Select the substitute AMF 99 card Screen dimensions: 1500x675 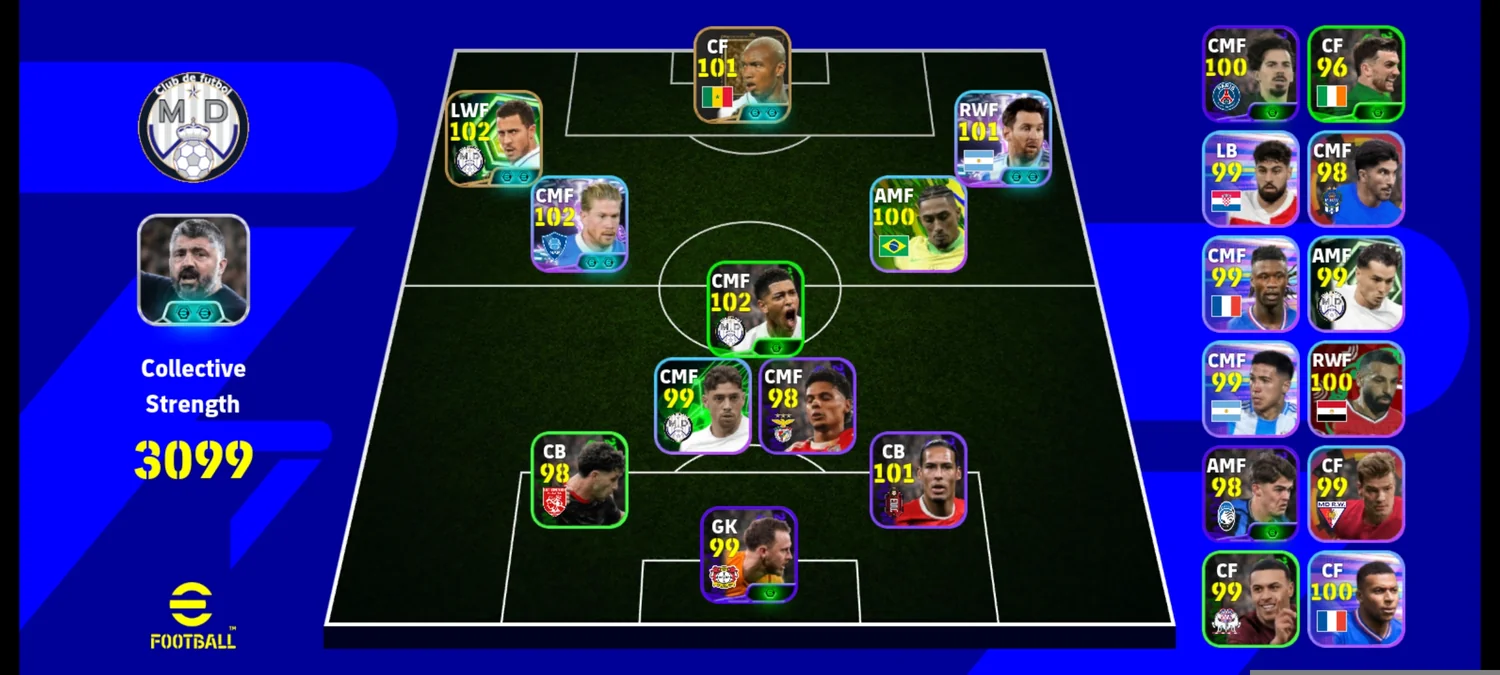pos(1356,284)
